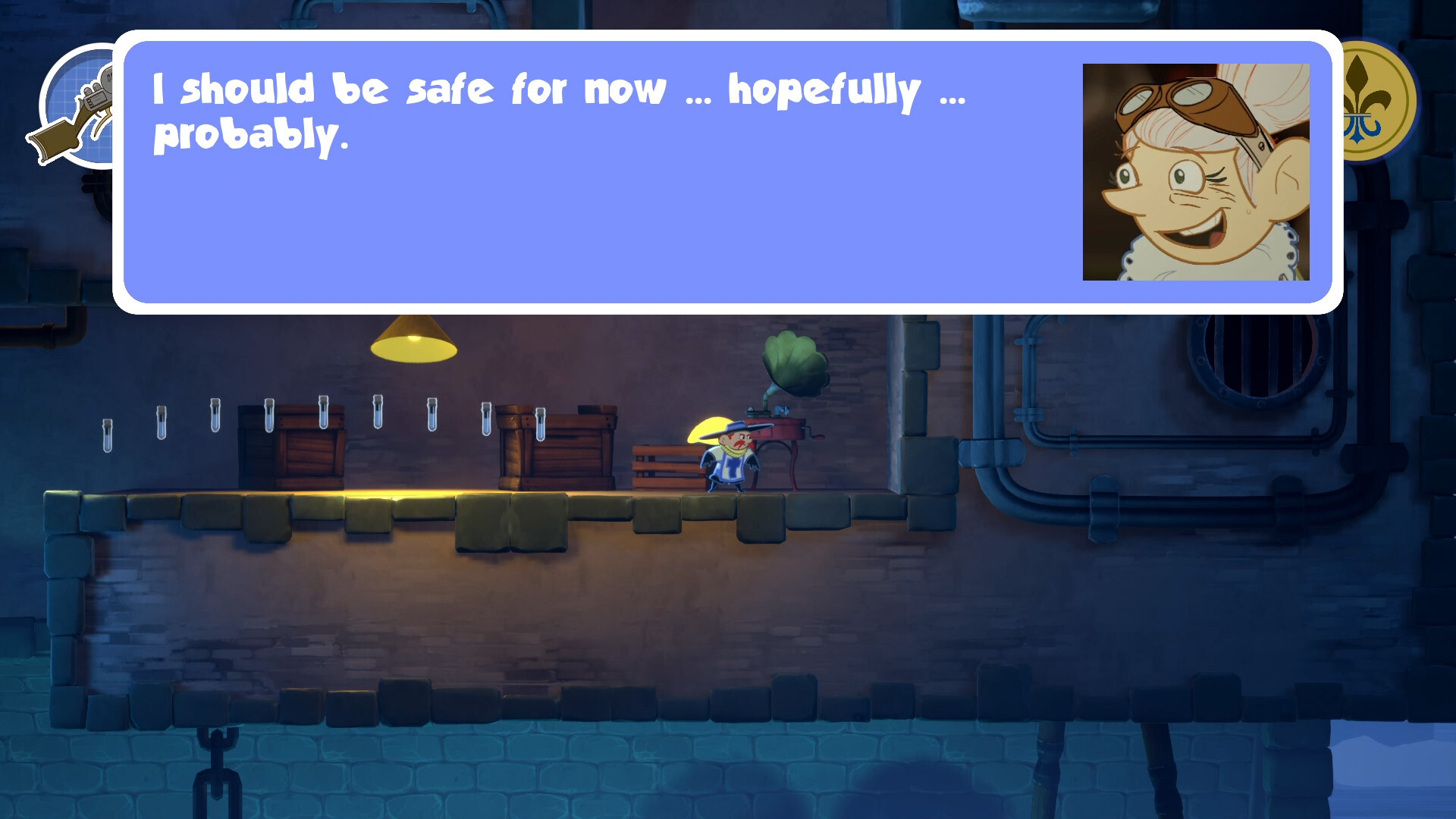Click the leftmost test tube collectible
1456x819 pixels.
point(106,436)
